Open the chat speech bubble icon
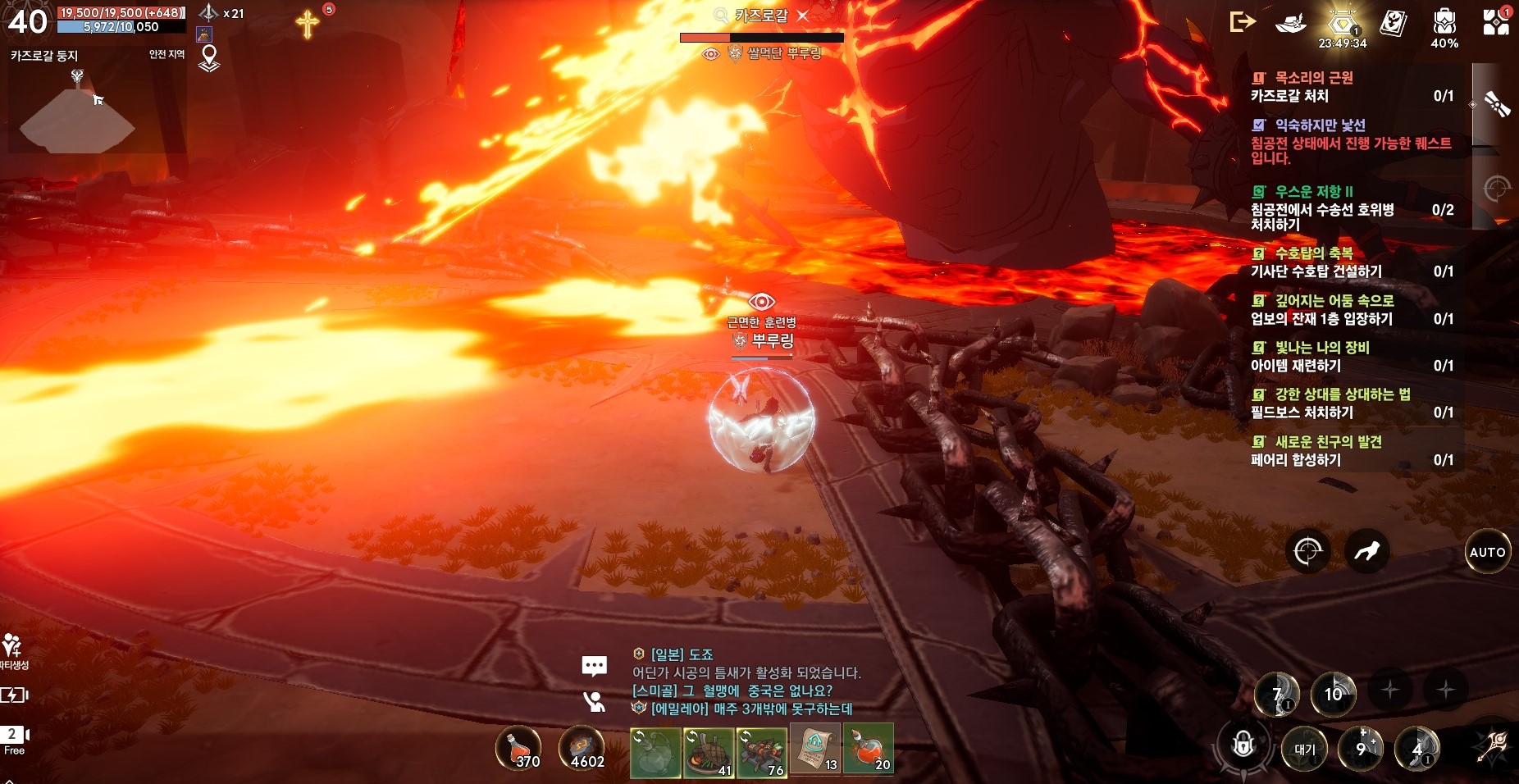Viewport: 1519px width, 784px height. (x=594, y=665)
